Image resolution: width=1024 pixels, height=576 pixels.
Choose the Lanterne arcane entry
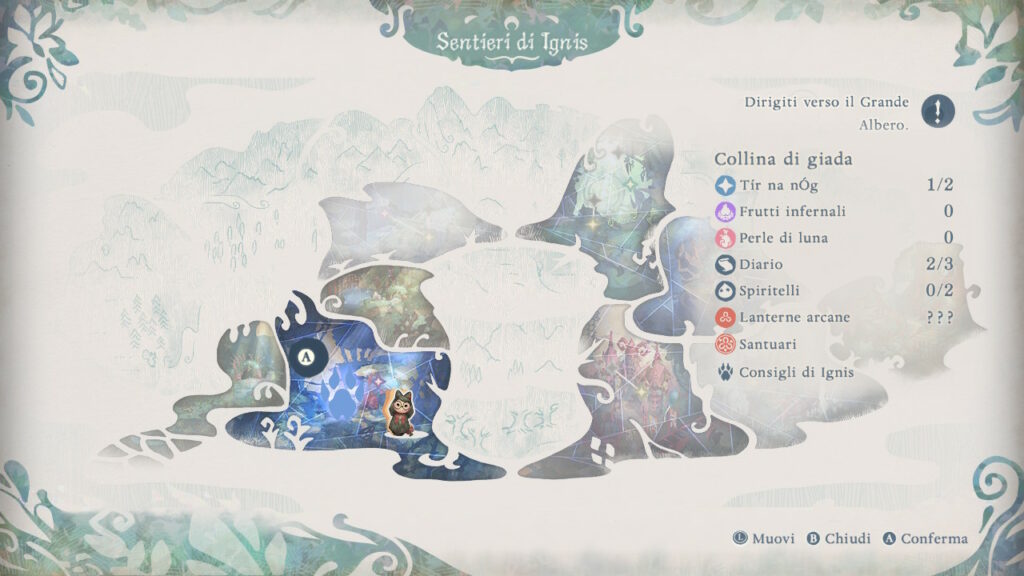coord(794,317)
